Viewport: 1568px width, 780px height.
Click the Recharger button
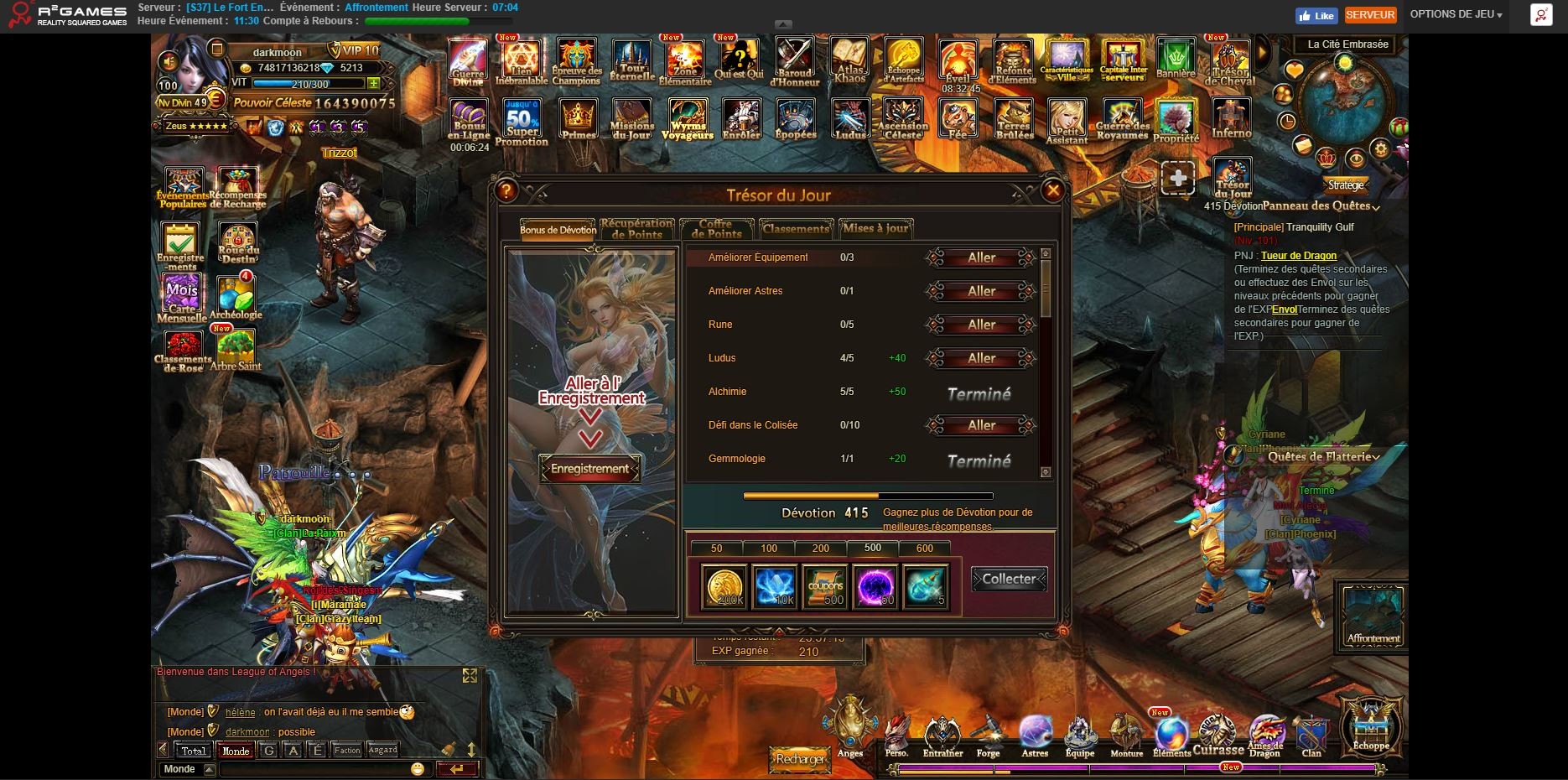[800, 759]
